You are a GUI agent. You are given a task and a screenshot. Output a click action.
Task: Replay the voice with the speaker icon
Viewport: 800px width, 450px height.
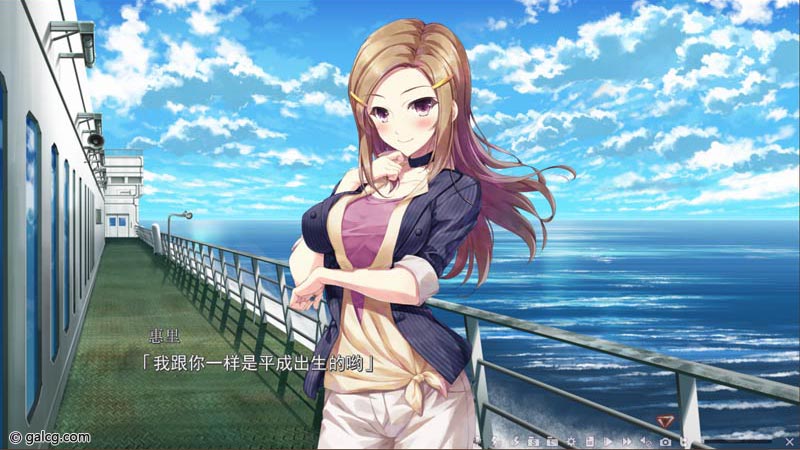(x=645, y=441)
